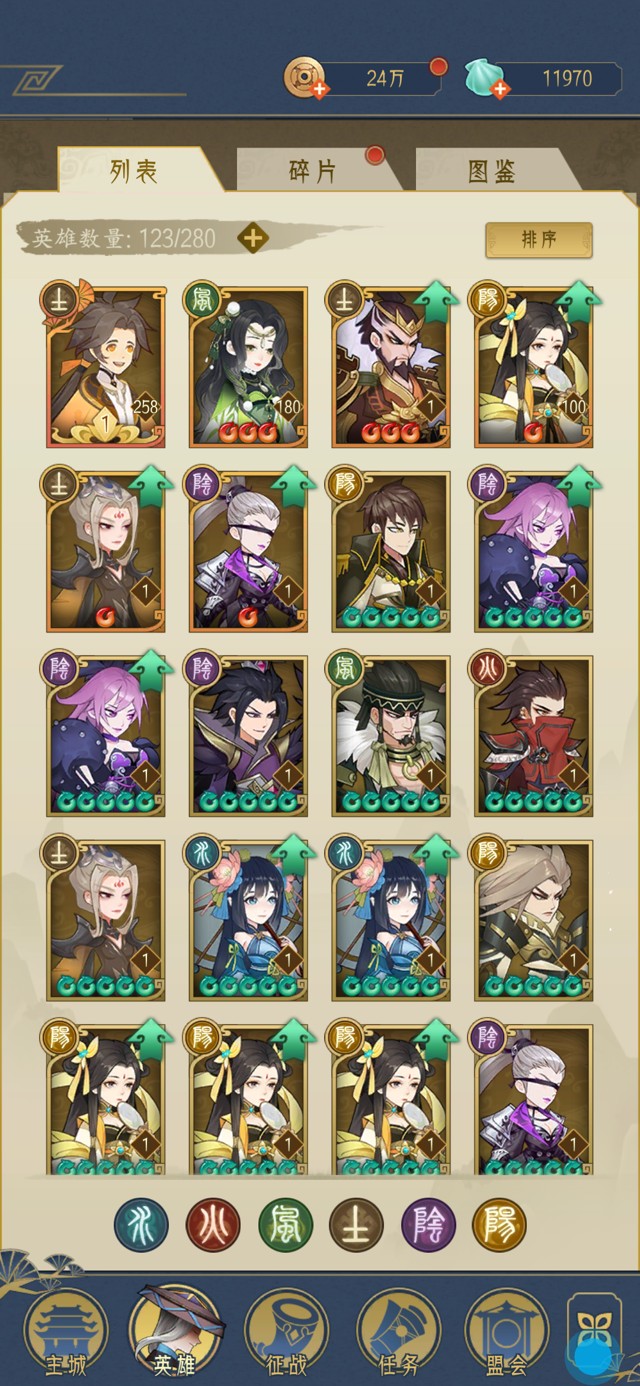
Task: Filter heroes by fire element
Action: (x=213, y=1226)
